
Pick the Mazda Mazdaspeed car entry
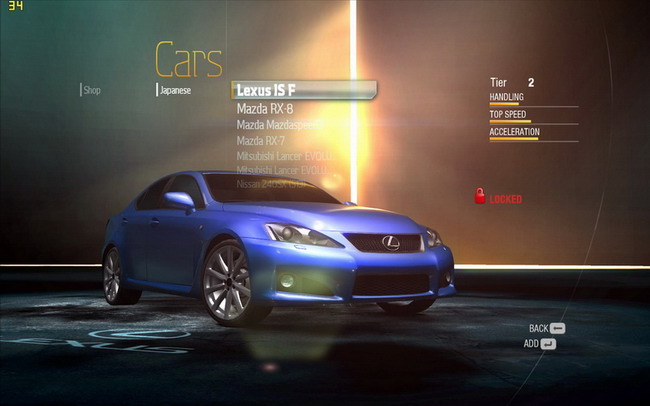[279, 125]
